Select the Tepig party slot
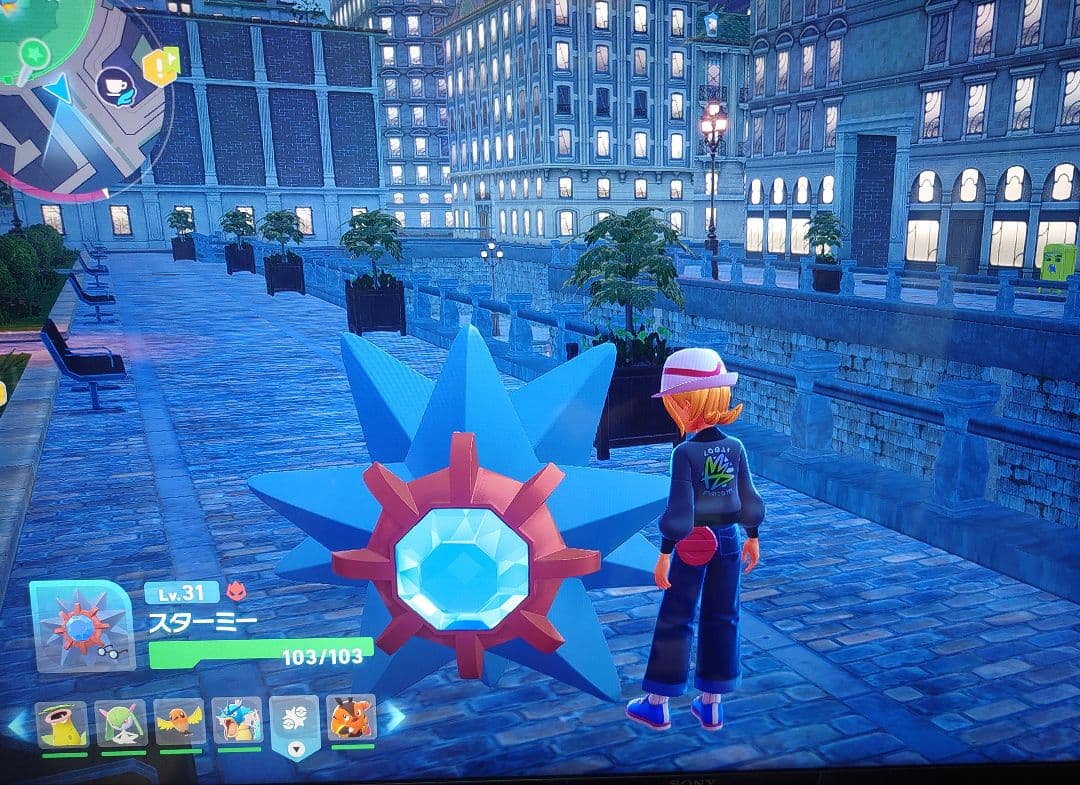 (x=352, y=719)
